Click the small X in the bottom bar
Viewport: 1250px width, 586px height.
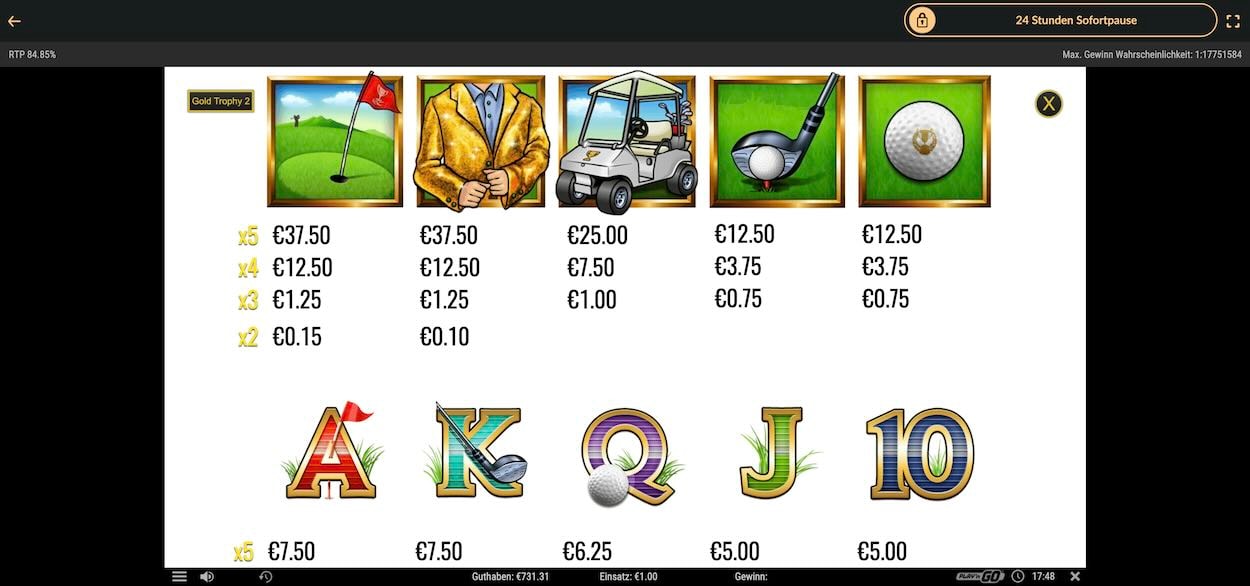pyautogui.click(x=1075, y=577)
